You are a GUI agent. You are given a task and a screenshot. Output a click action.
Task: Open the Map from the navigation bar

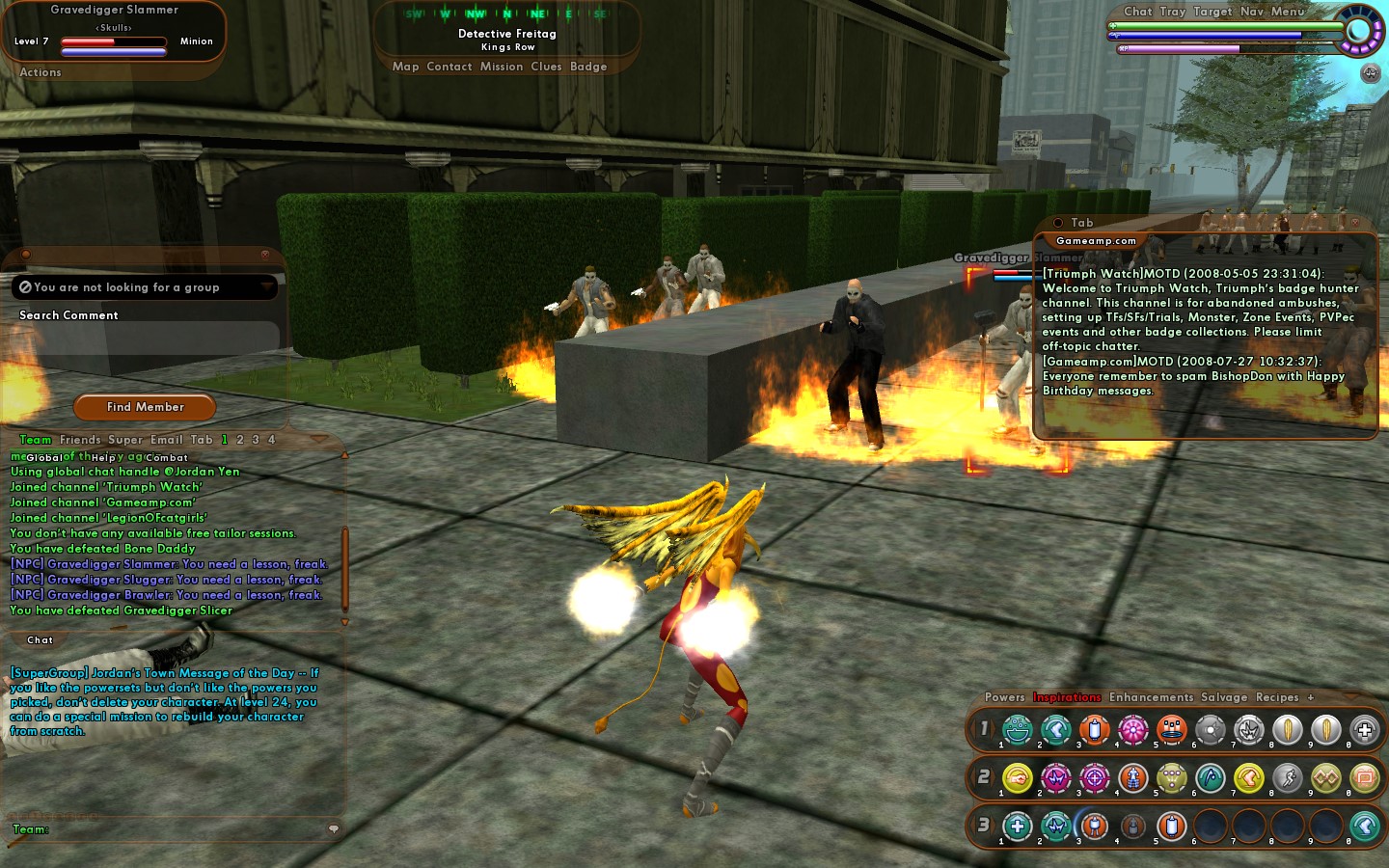pyautogui.click(x=405, y=67)
